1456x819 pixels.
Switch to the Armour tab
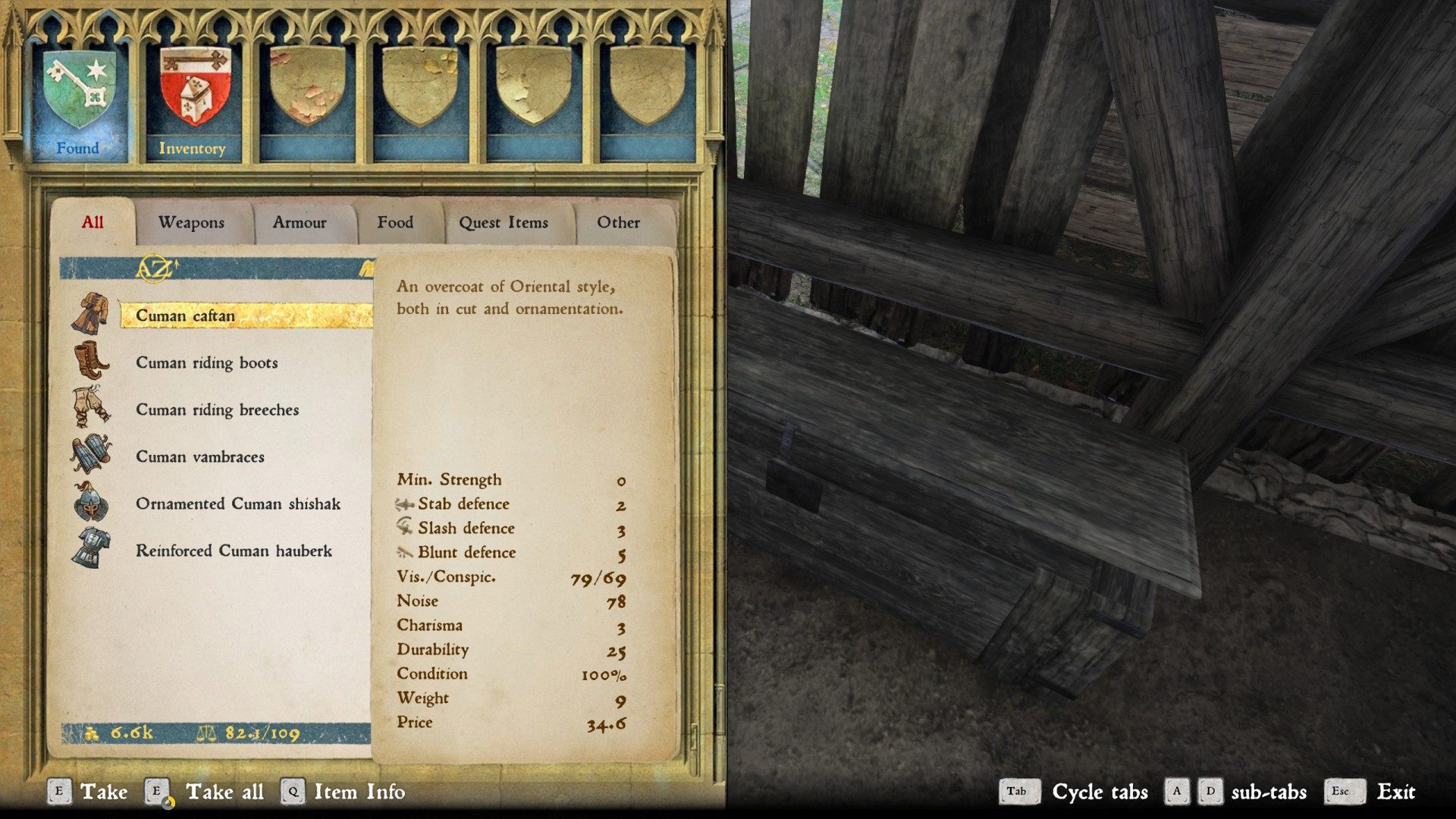[x=300, y=222]
